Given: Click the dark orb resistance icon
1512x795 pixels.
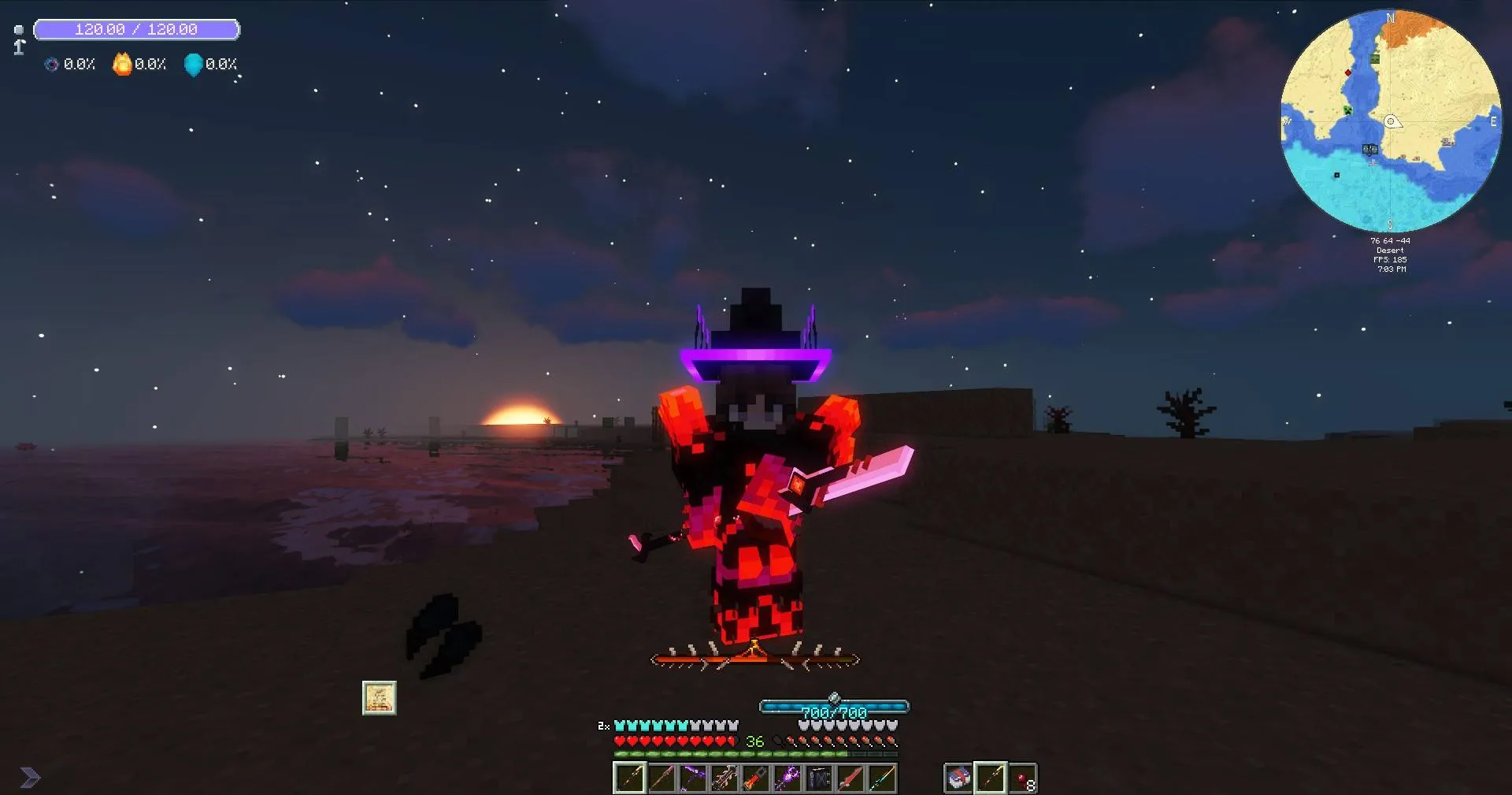Looking at the screenshot, I should coord(51,65).
